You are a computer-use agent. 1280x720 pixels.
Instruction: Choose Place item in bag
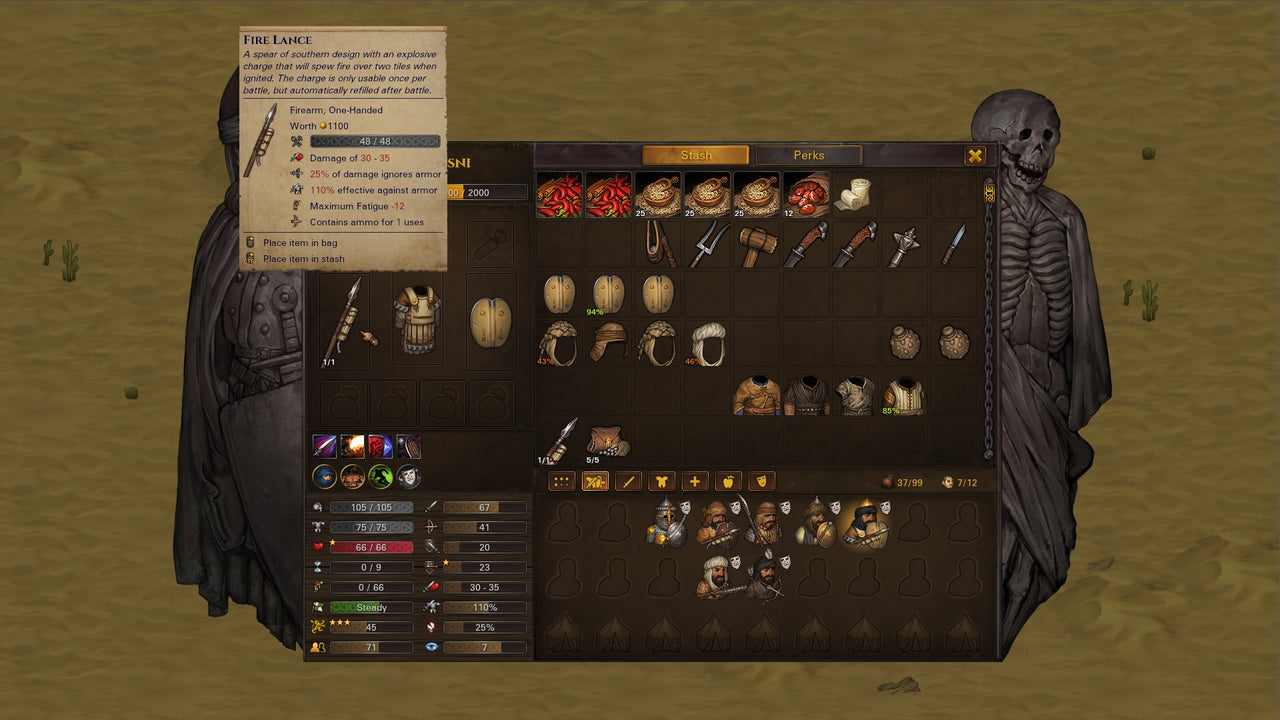click(x=300, y=241)
